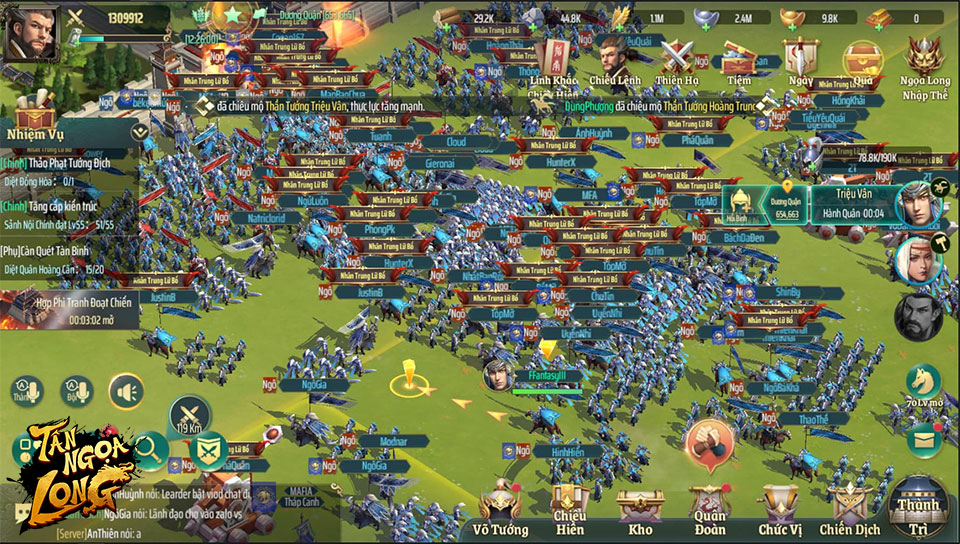Click the player avatar portrait

click(x=28, y=33)
